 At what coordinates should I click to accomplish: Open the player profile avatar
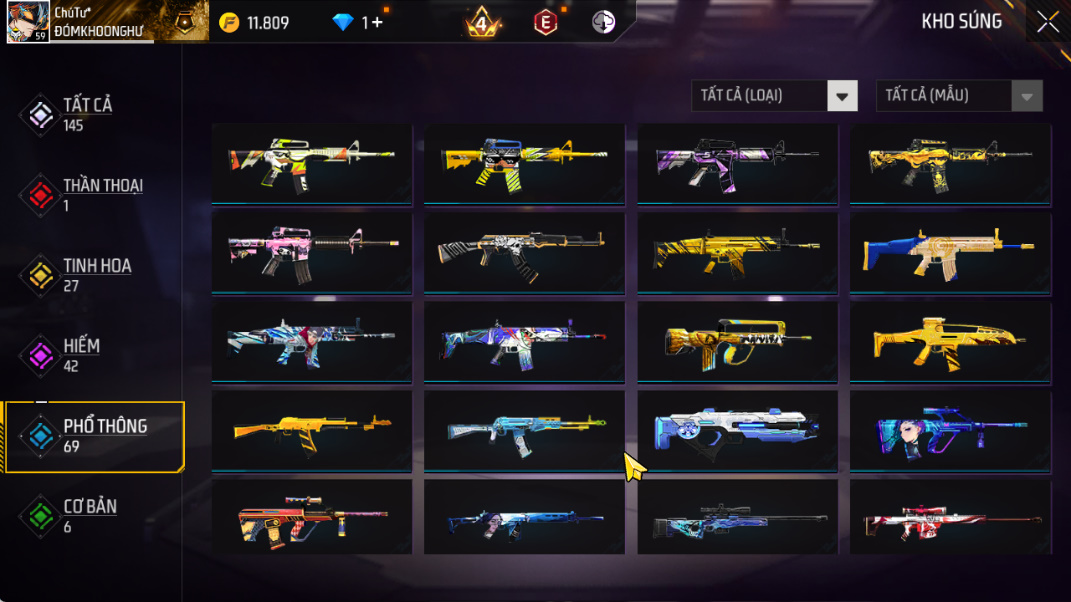[x=27, y=22]
